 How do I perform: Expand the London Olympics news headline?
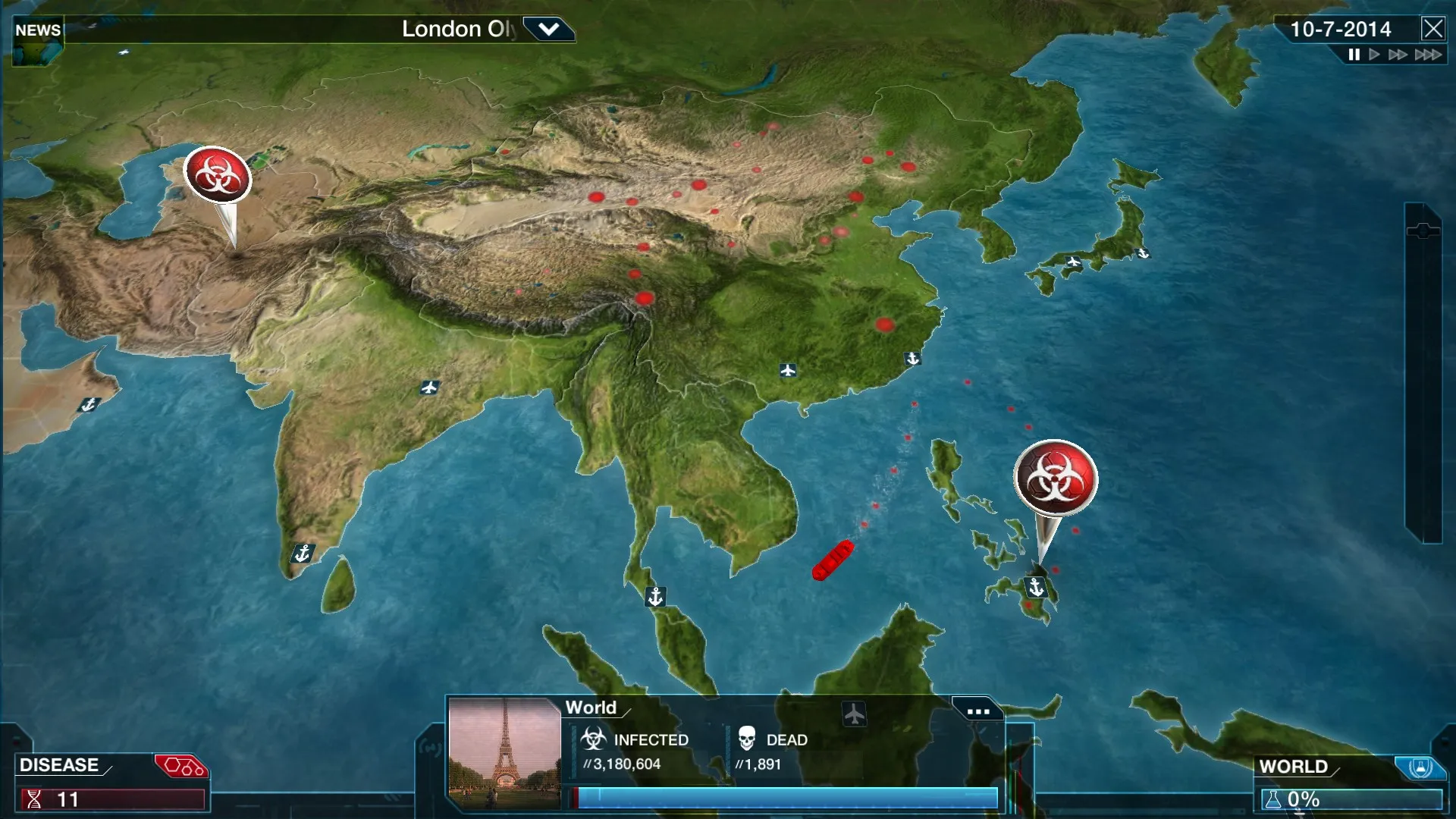549,30
